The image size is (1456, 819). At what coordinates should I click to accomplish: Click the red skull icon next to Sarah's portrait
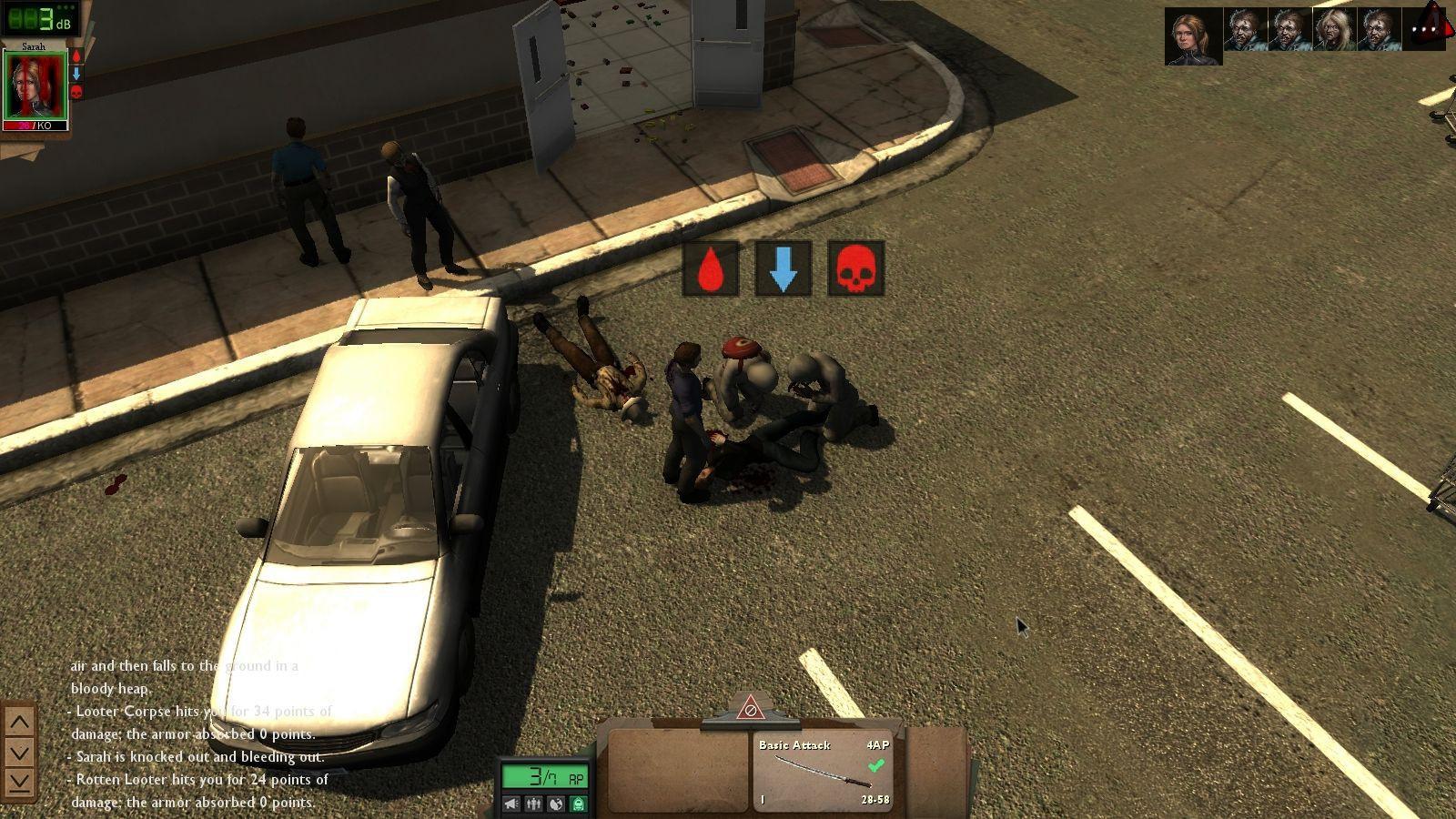click(x=76, y=90)
